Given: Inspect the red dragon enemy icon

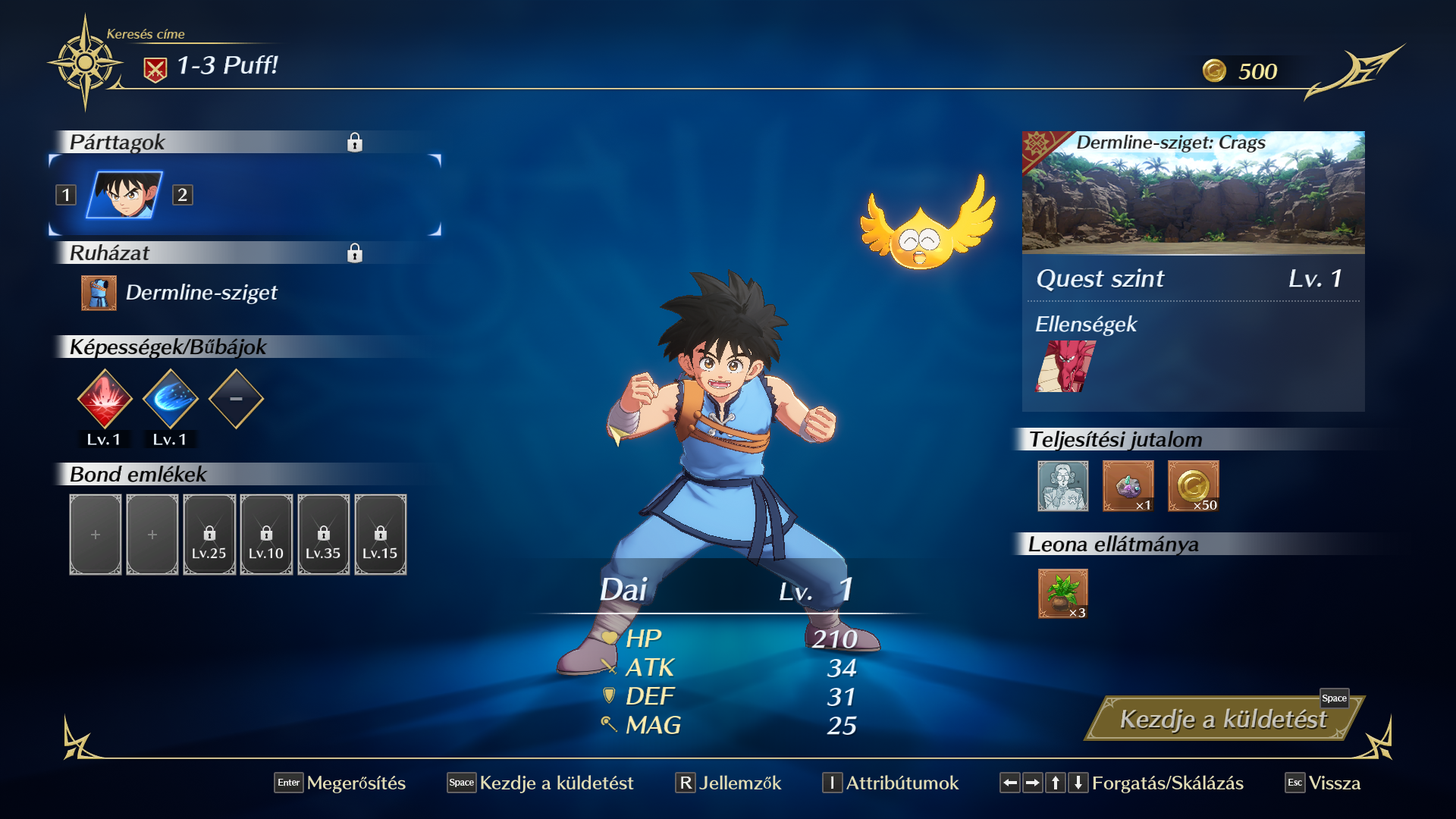Looking at the screenshot, I should (1065, 366).
